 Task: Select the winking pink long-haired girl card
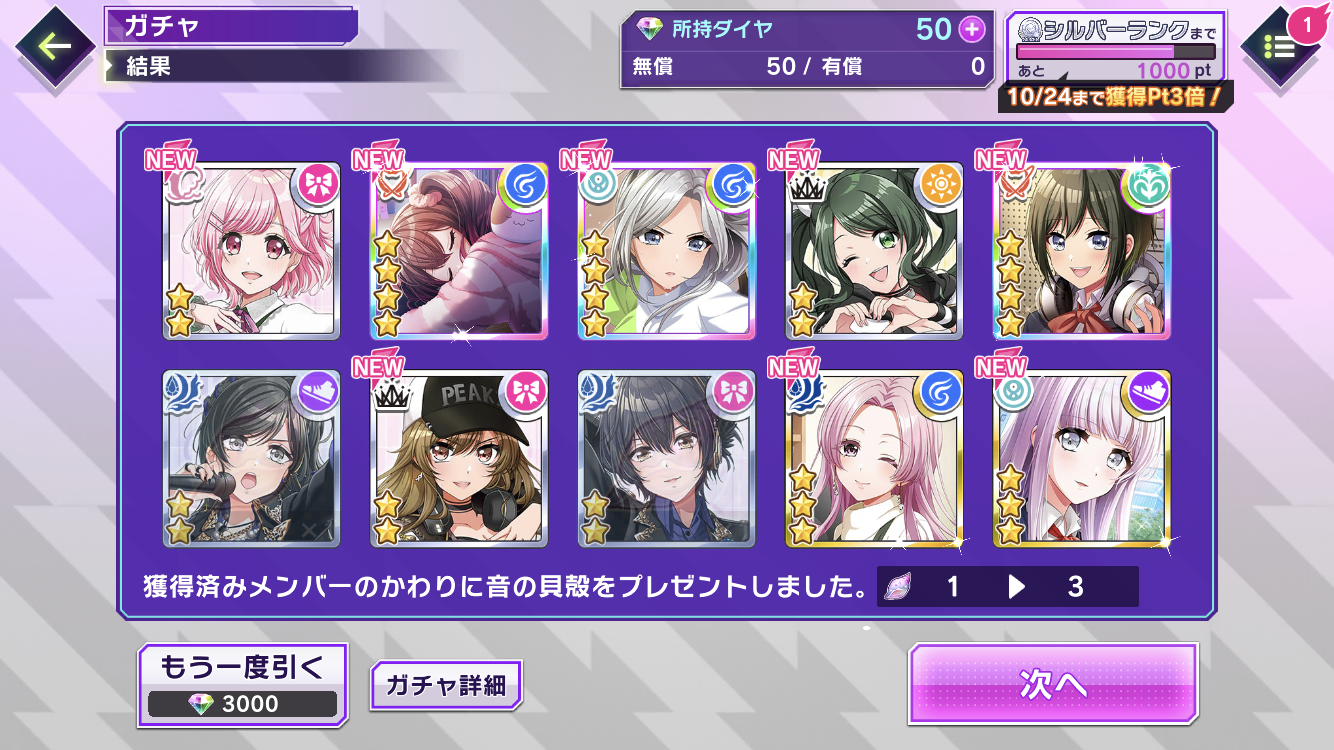coord(874,458)
